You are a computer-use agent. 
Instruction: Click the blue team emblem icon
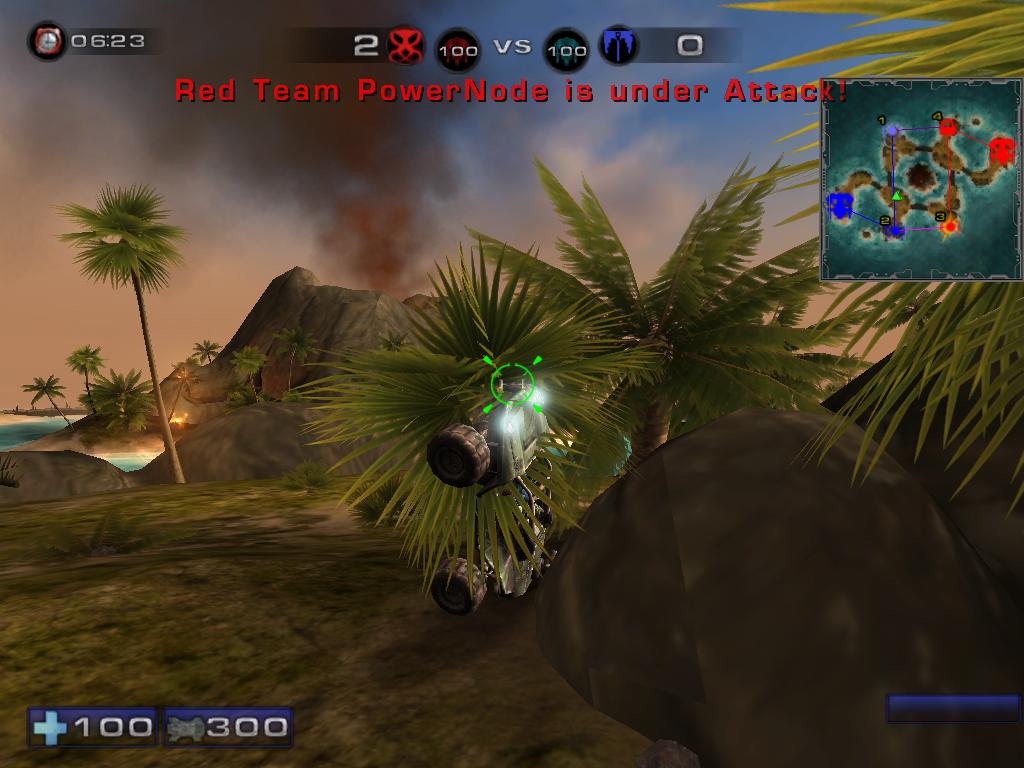tap(617, 45)
